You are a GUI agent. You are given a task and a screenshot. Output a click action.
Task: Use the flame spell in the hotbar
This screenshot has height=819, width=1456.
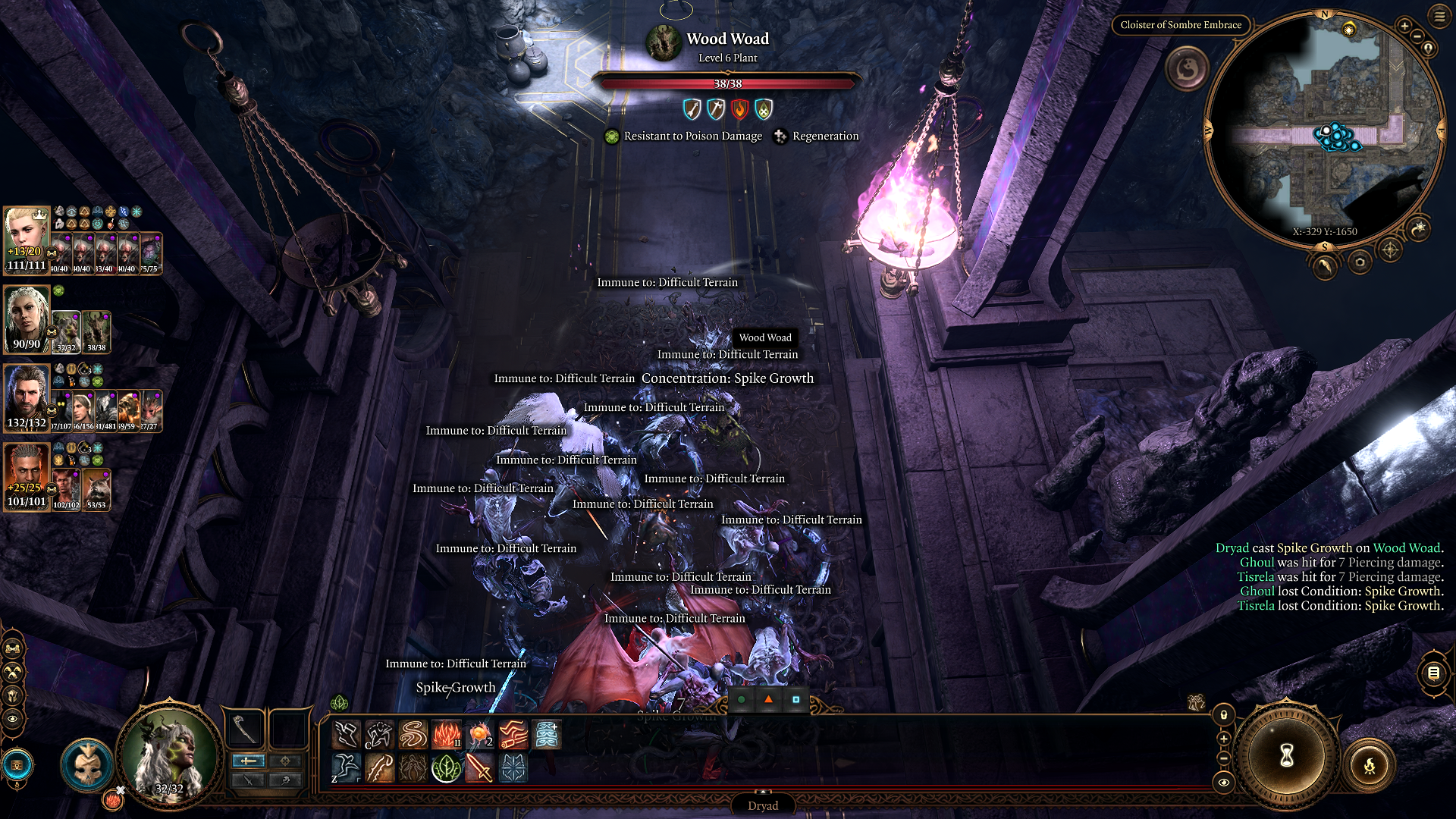click(x=447, y=734)
